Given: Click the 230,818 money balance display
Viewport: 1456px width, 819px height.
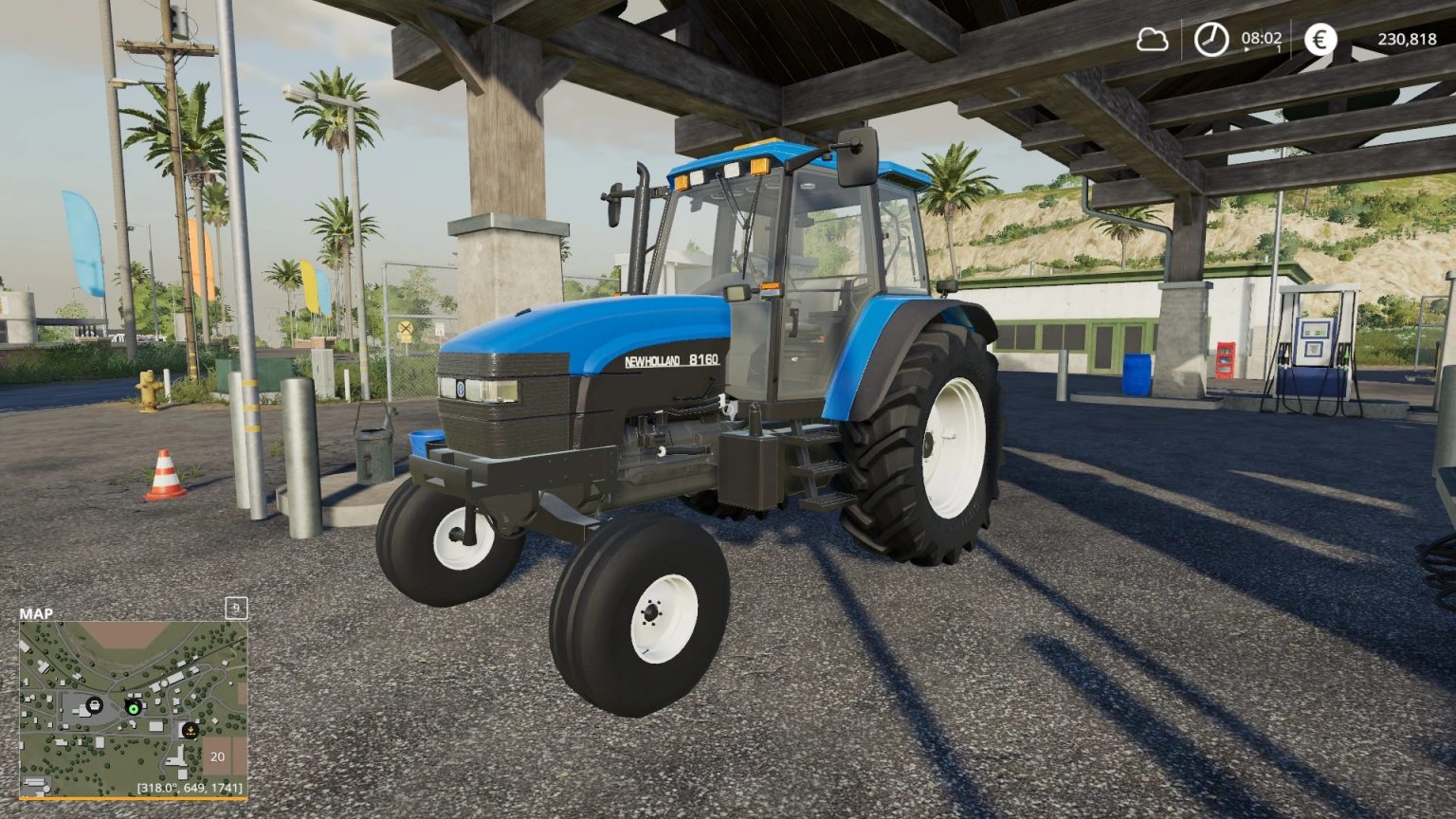Looking at the screenshot, I should [1407, 40].
